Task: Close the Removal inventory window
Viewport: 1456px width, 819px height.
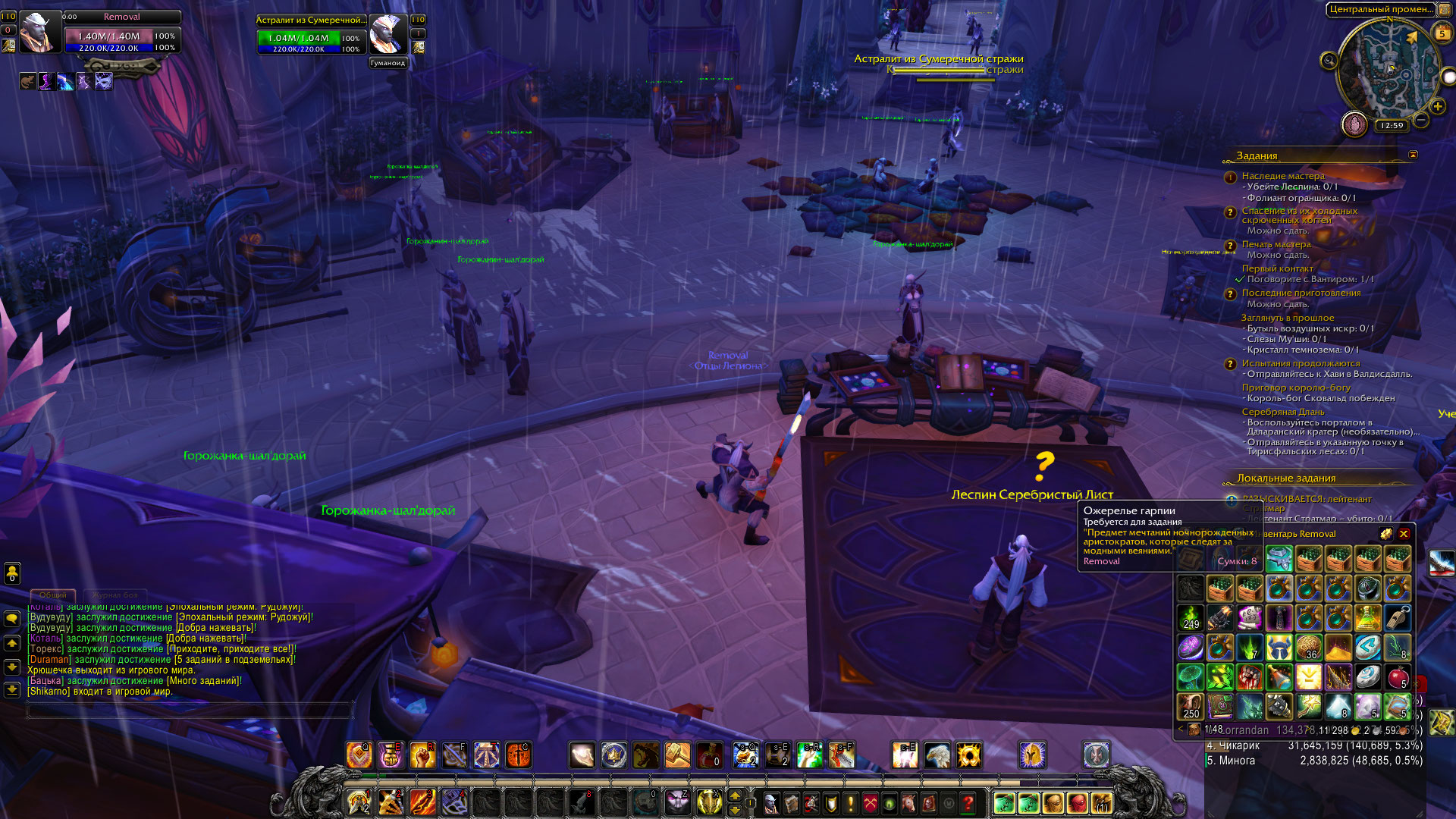Action: (x=1404, y=534)
